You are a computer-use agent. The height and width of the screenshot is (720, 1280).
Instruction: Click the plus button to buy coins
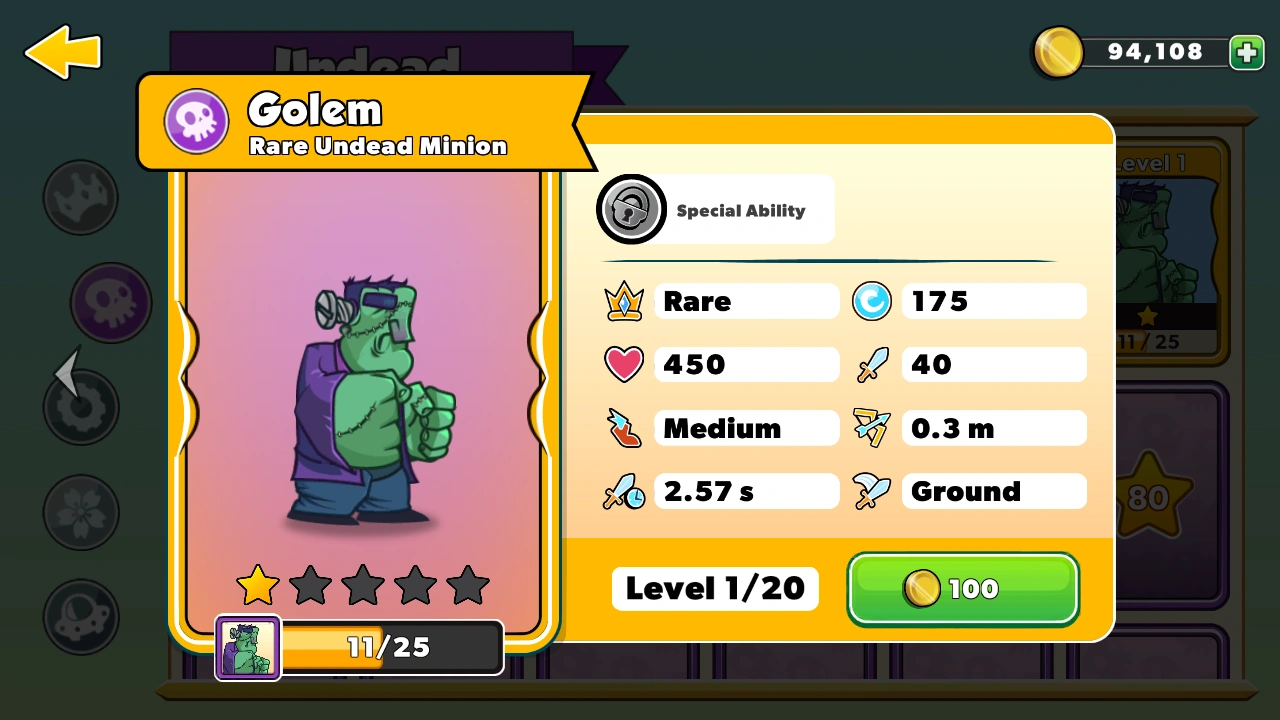point(1246,52)
